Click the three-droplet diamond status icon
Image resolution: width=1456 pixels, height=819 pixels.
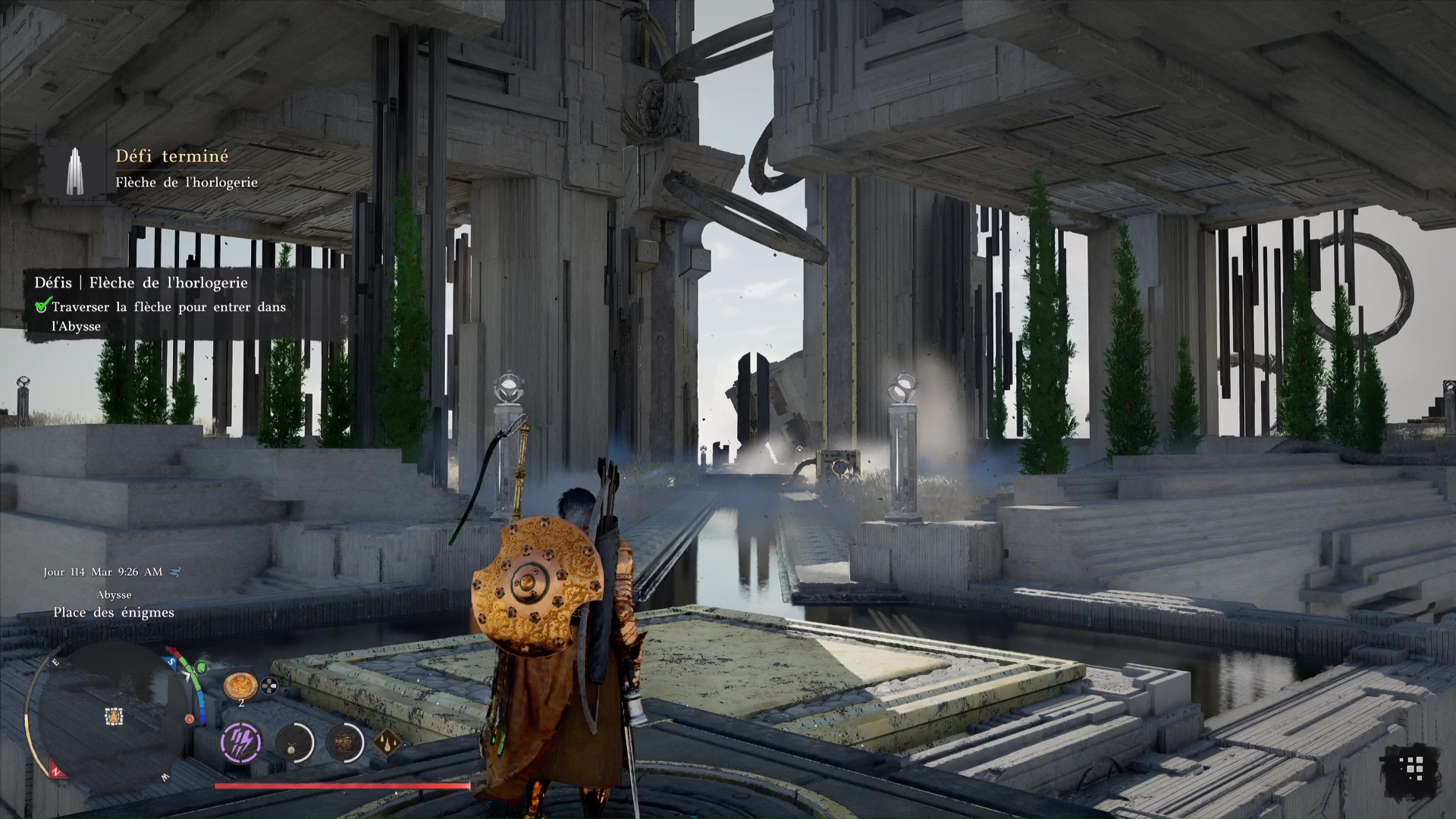click(x=387, y=743)
